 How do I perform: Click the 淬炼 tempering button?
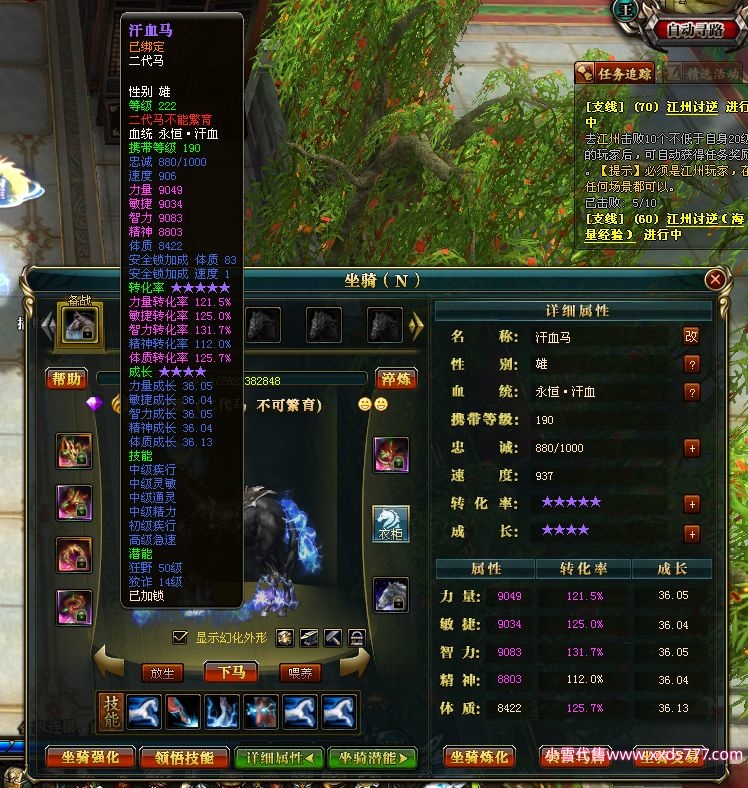[396, 379]
